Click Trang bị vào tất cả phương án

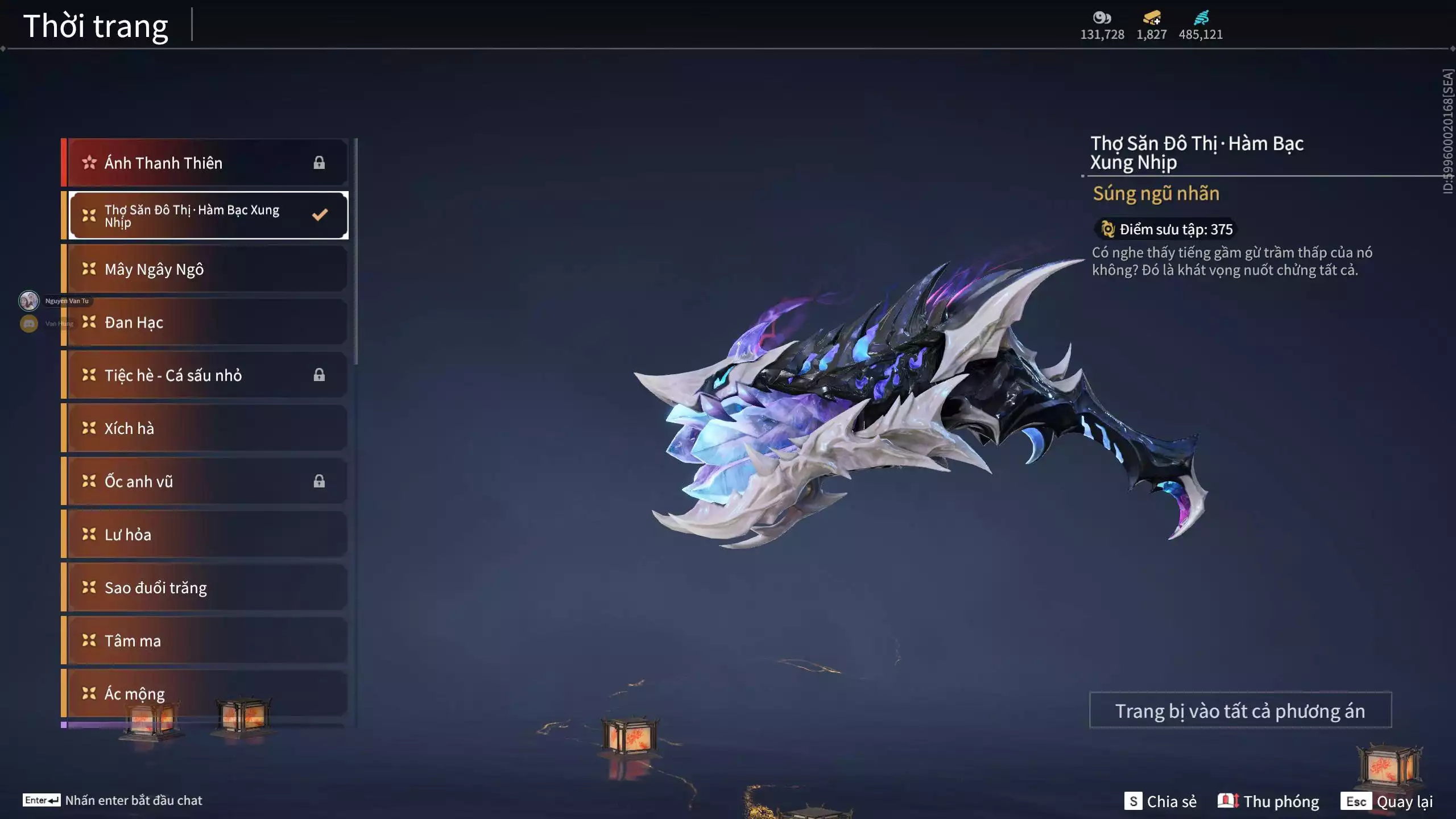1240,710
